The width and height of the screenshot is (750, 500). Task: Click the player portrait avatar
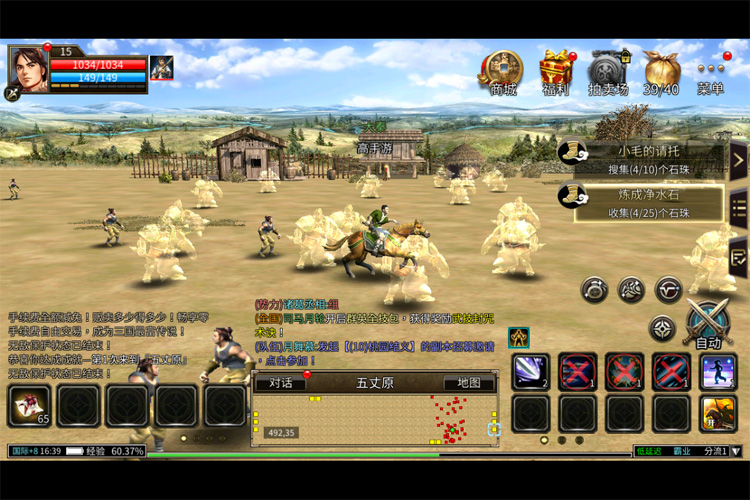point(29,71)
